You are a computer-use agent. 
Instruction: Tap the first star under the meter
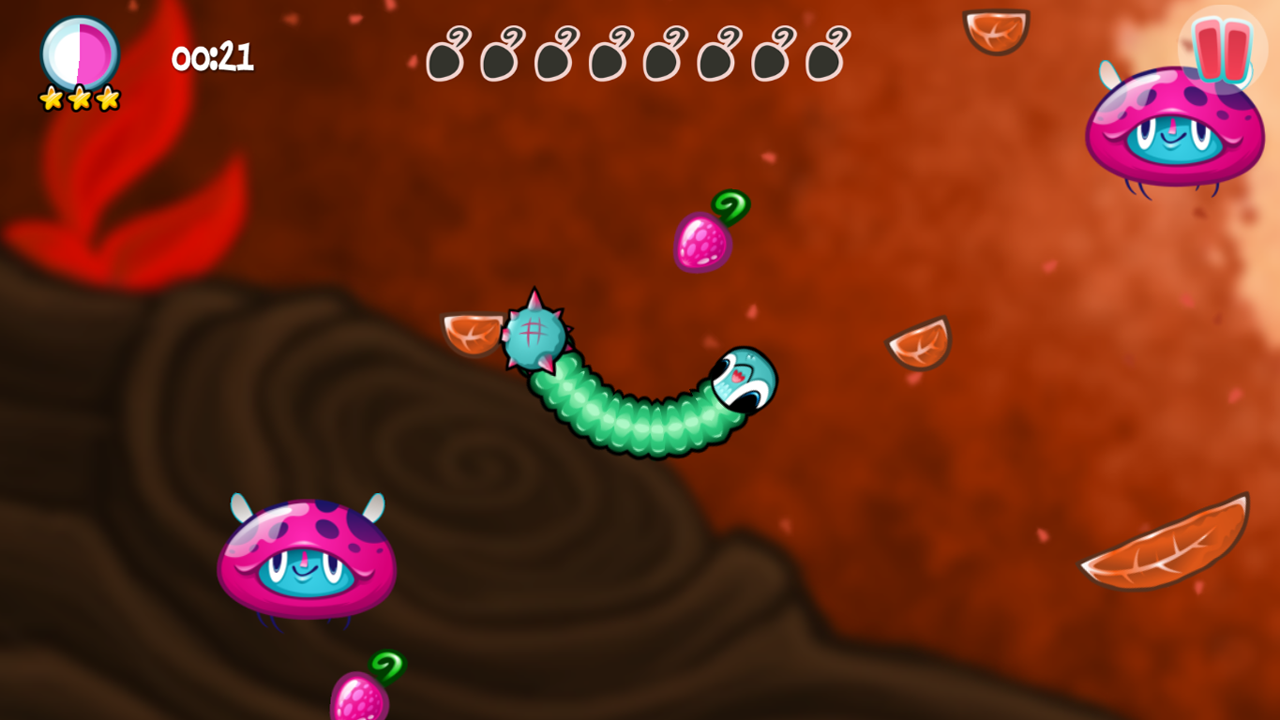[x=48, y=98]
